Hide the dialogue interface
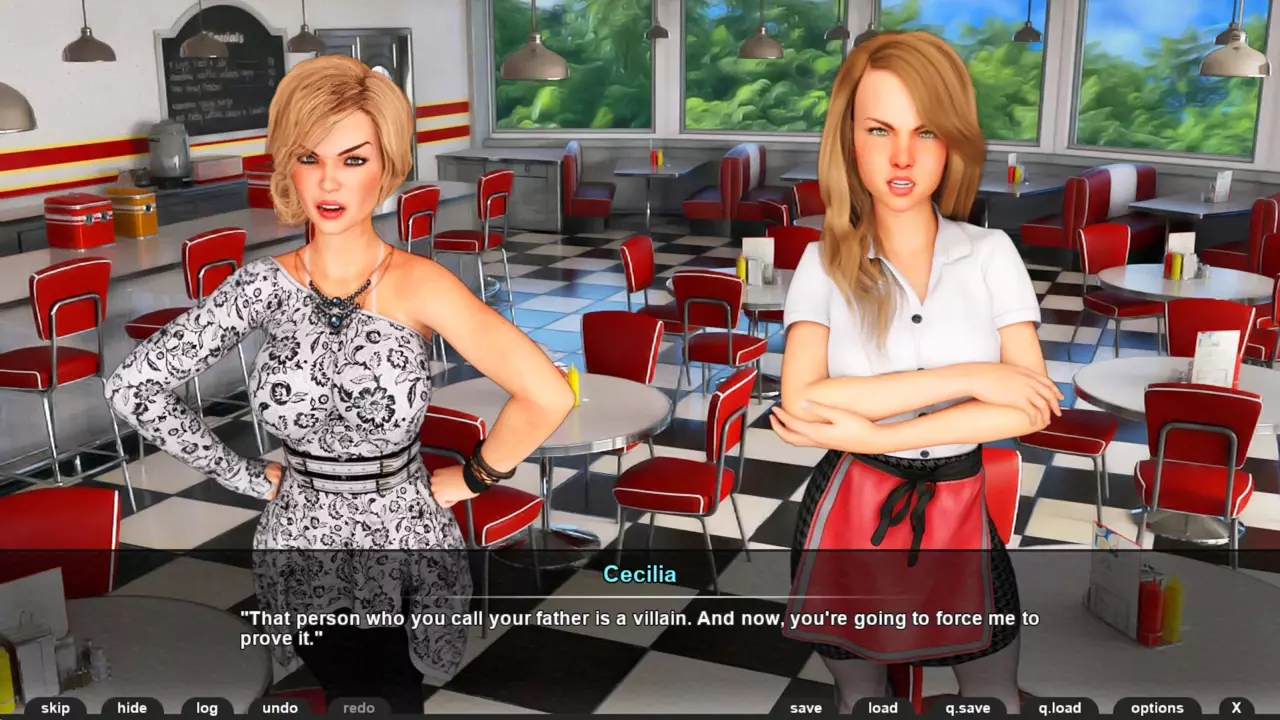Viewport: 1280px width, 720px height. pos(132,708)
